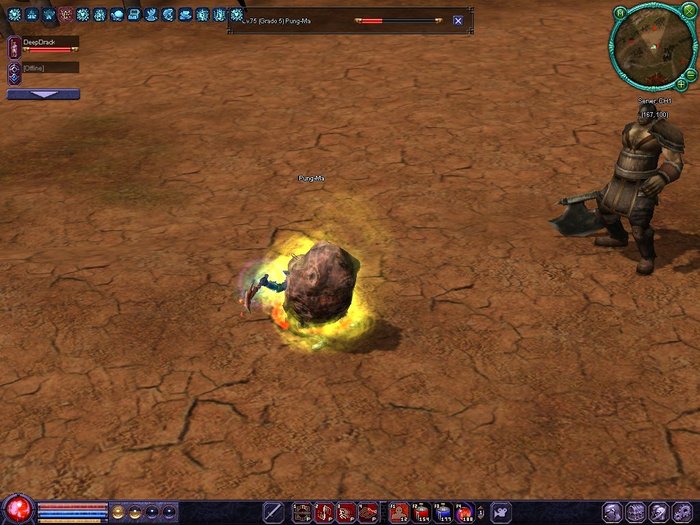The width and height of the screenshot is (700, 525).
Task: Click the red orb at the bottom-left corner
Action: [x=17, y=510]
